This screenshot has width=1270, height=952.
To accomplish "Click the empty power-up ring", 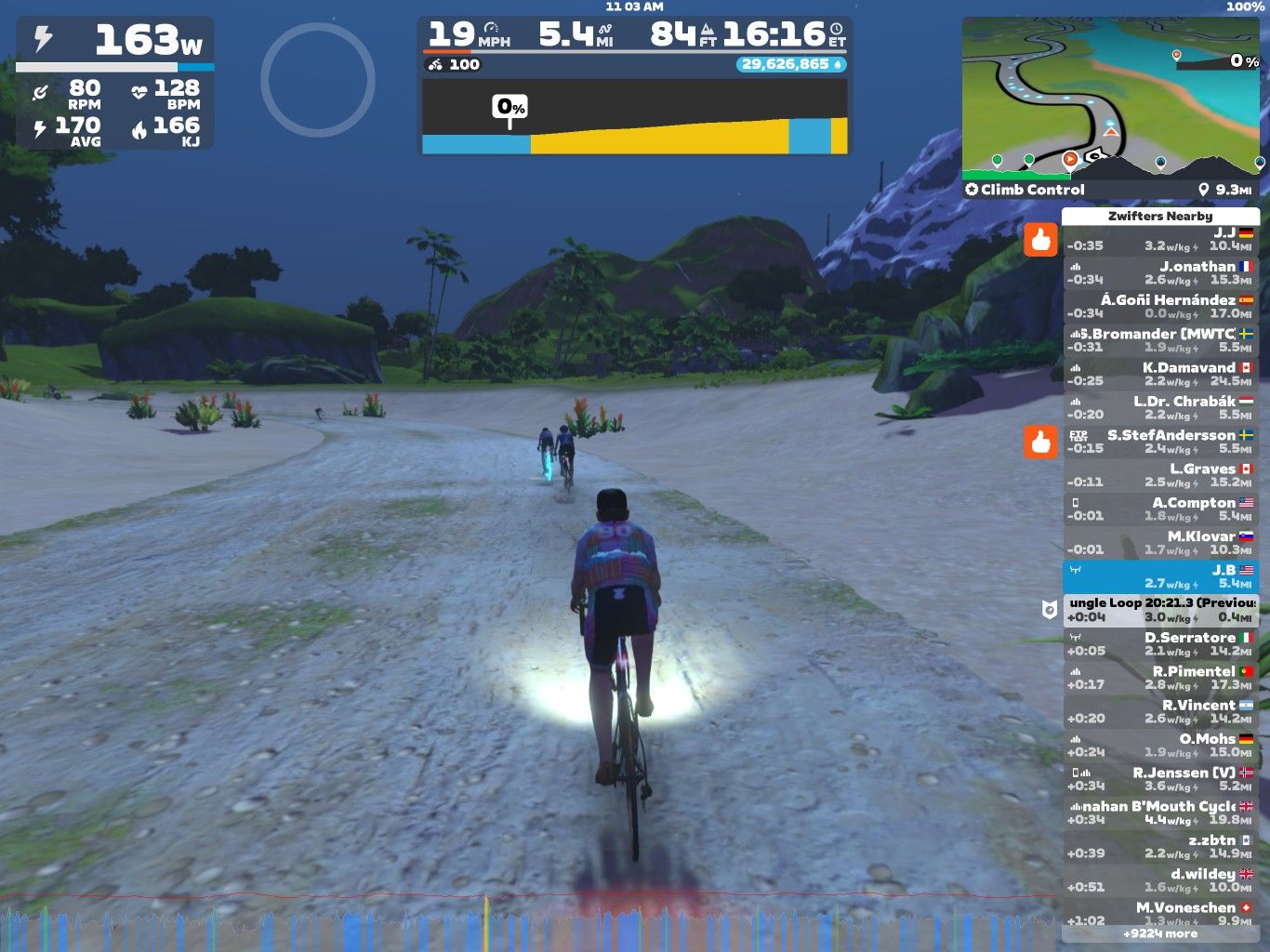I will pyautogui.click(x=318, y=80).
